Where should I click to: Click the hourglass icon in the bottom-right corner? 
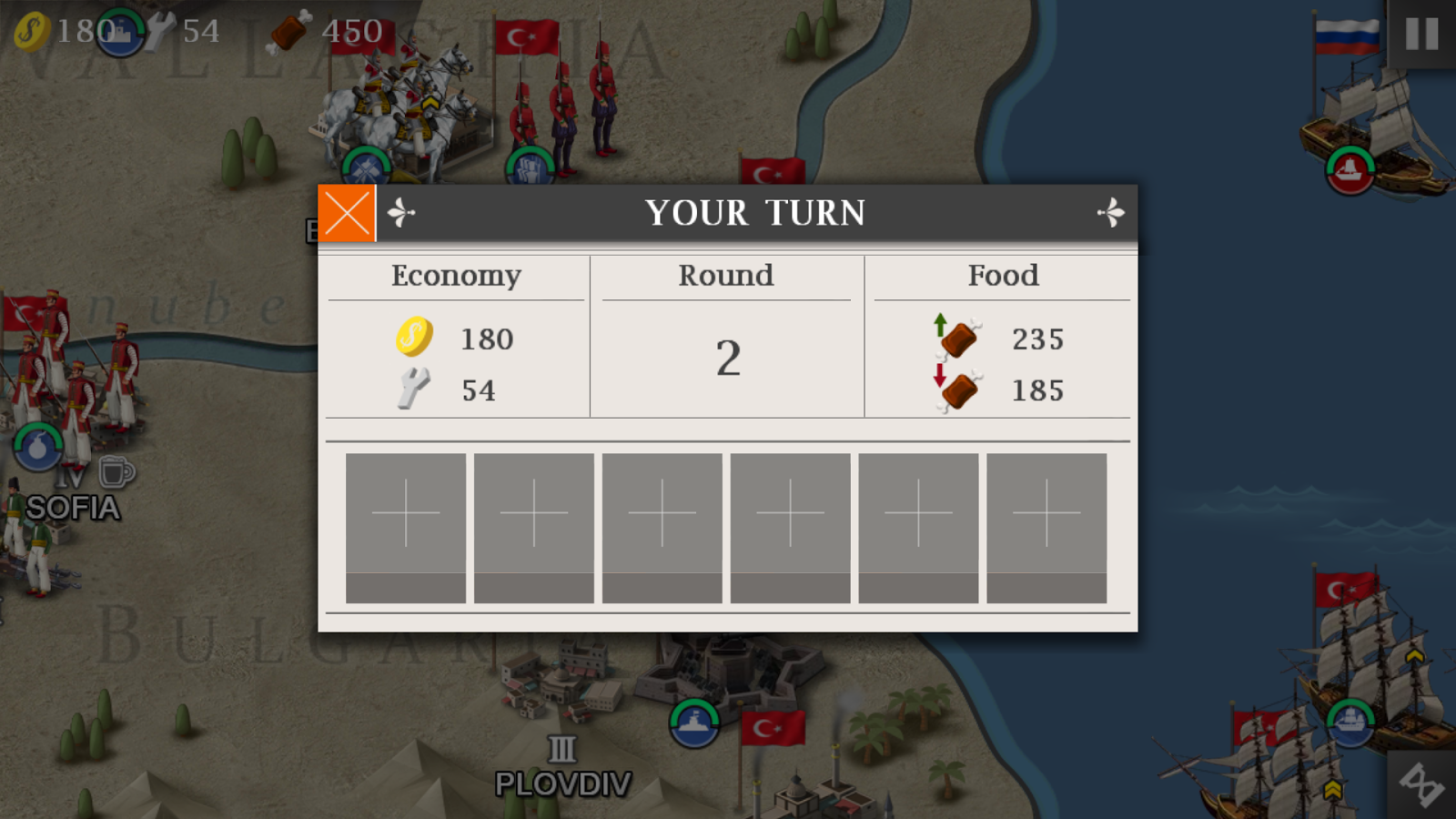click(x=1421, y=784)
